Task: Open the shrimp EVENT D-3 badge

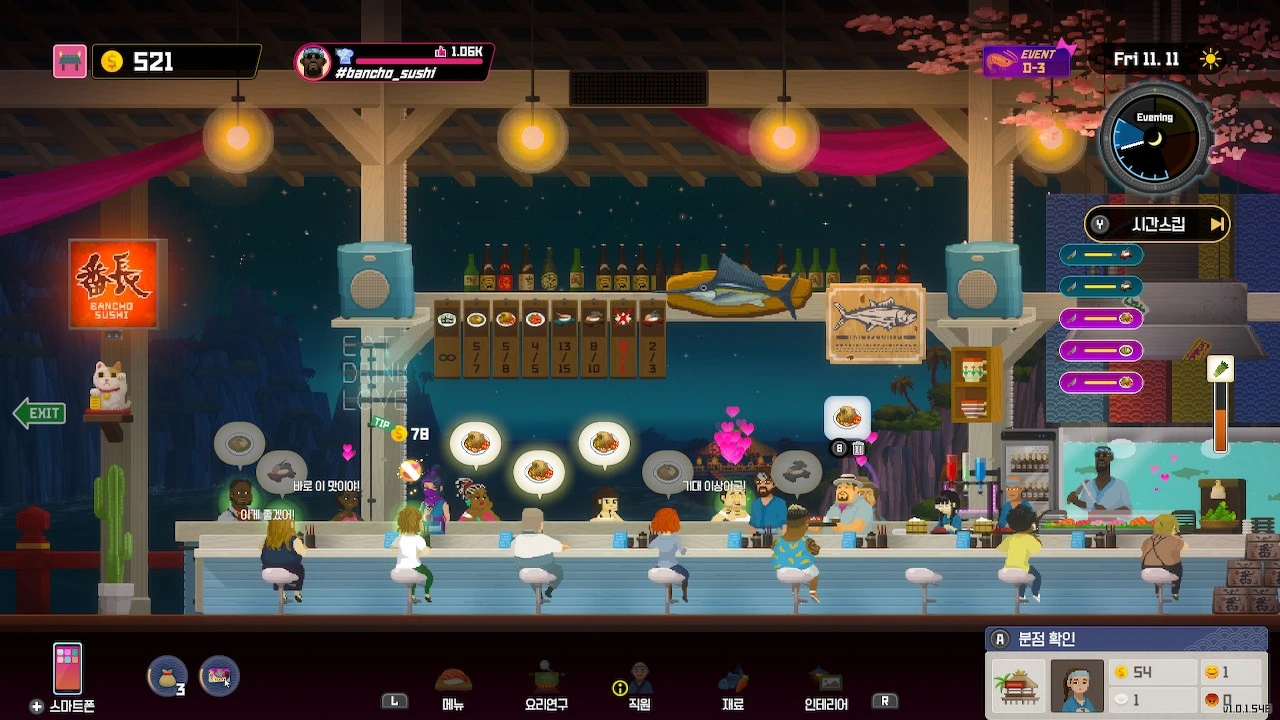Action: (1026, 61)
